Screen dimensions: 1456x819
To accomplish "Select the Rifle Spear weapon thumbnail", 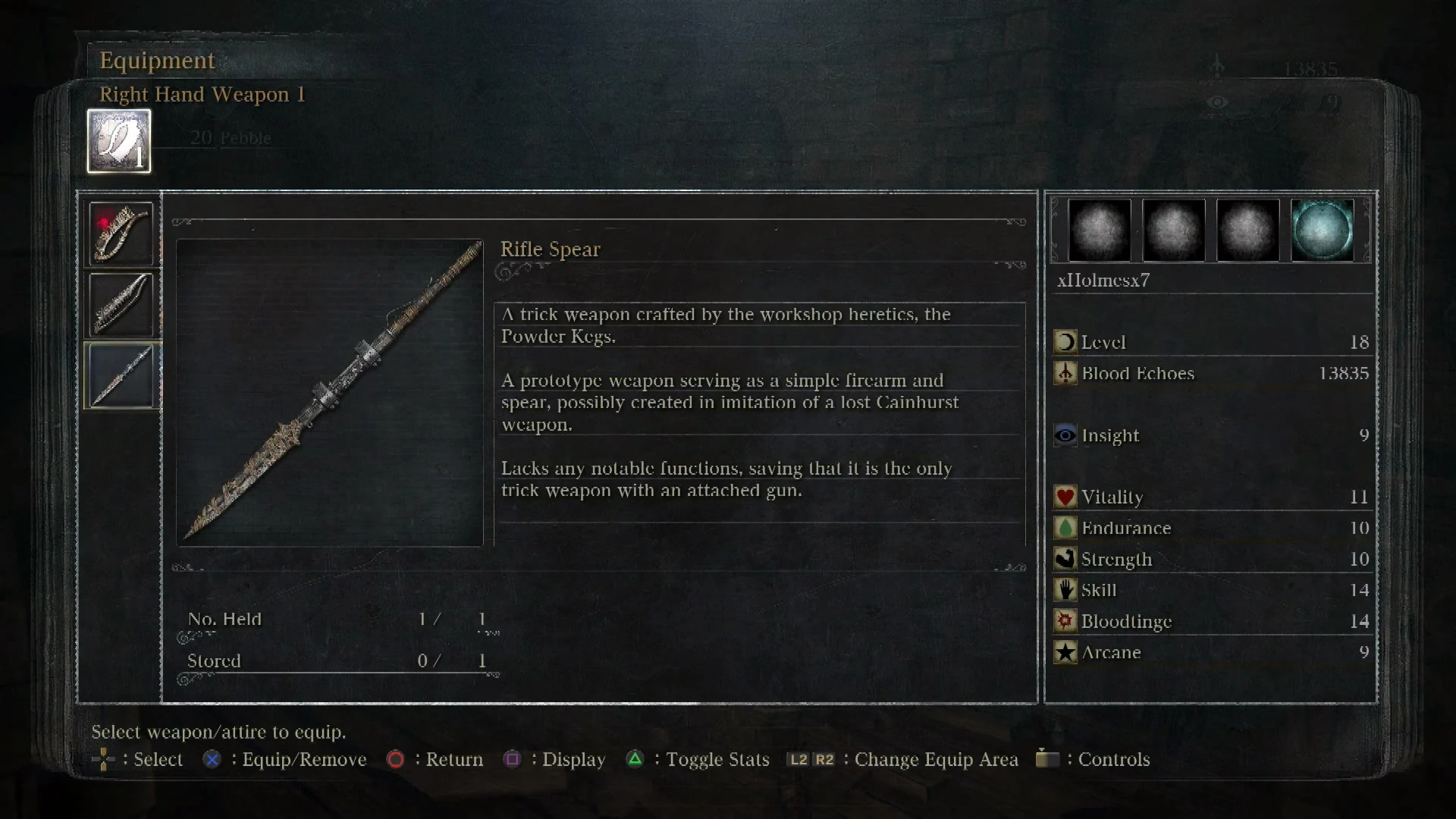I will click(121, 375).
